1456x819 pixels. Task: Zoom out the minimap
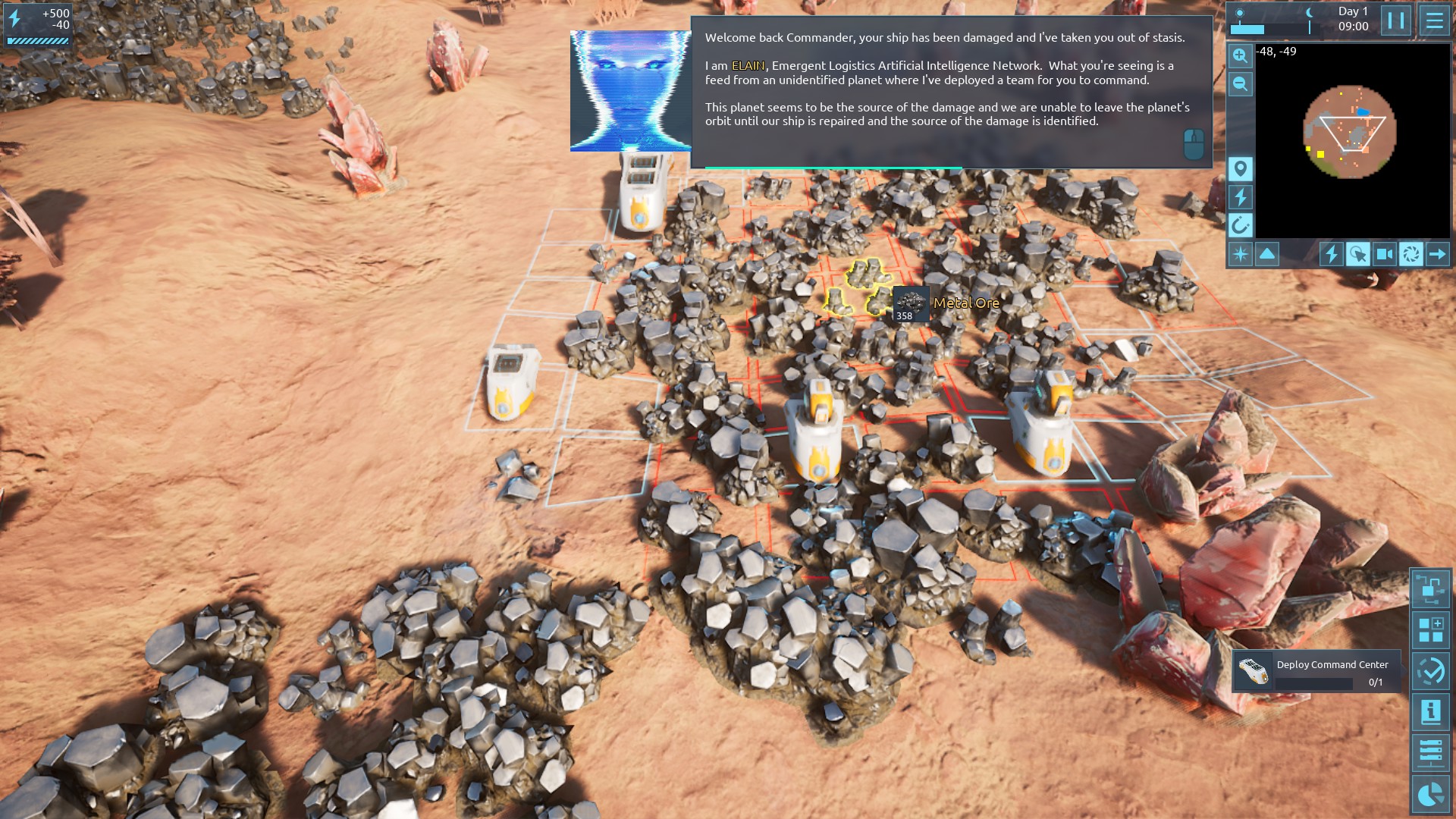[1240, 84]
